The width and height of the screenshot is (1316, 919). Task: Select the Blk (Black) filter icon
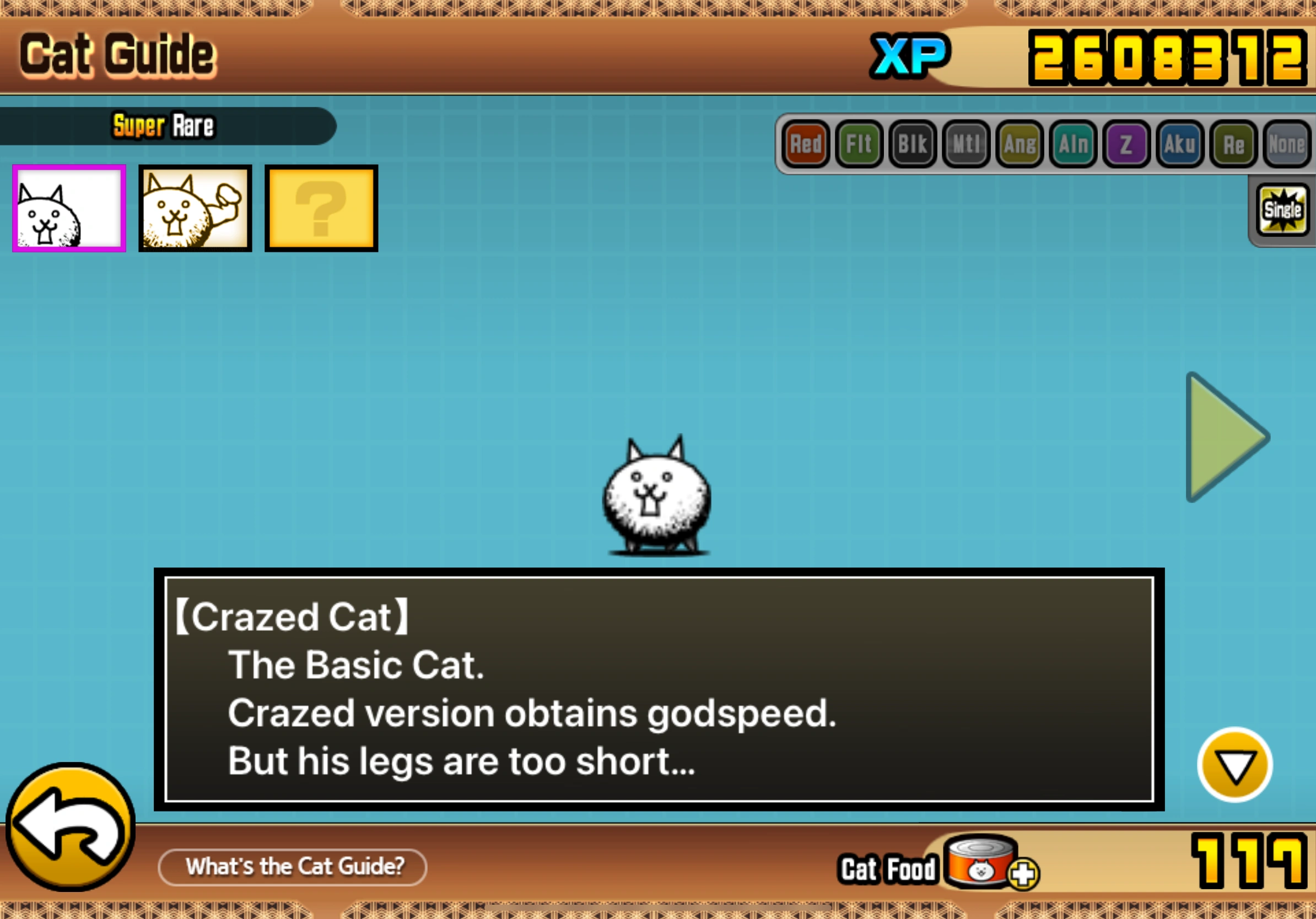point(913,144)
